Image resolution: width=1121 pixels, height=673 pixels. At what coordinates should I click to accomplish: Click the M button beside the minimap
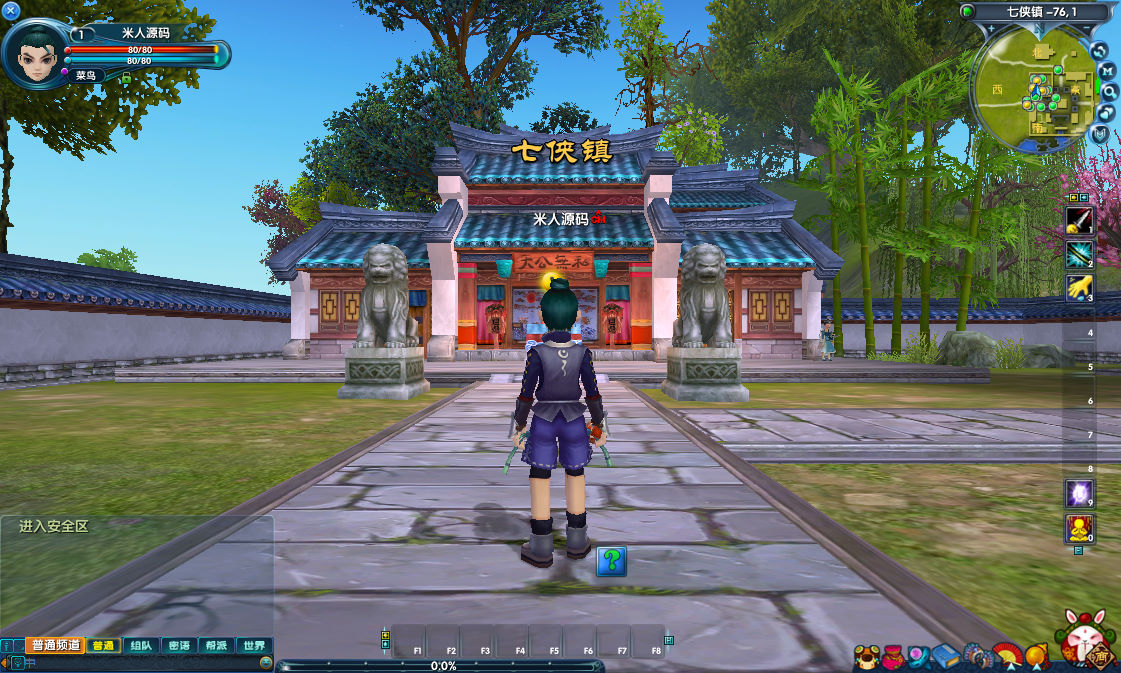pyautogui.click(x=1107, y=70)
